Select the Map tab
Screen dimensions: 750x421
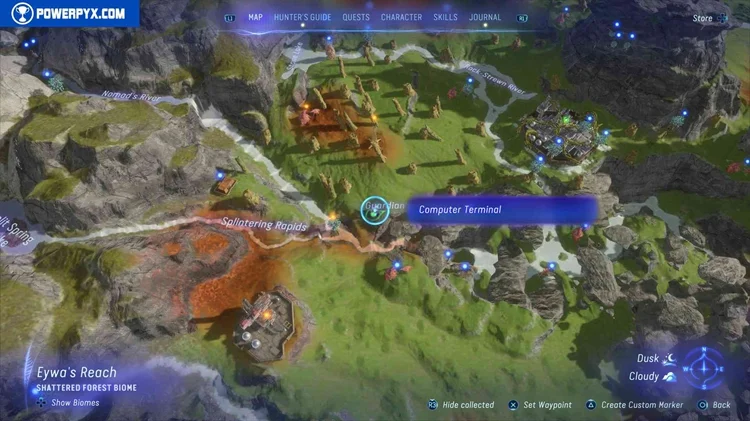tap(255, 17)
